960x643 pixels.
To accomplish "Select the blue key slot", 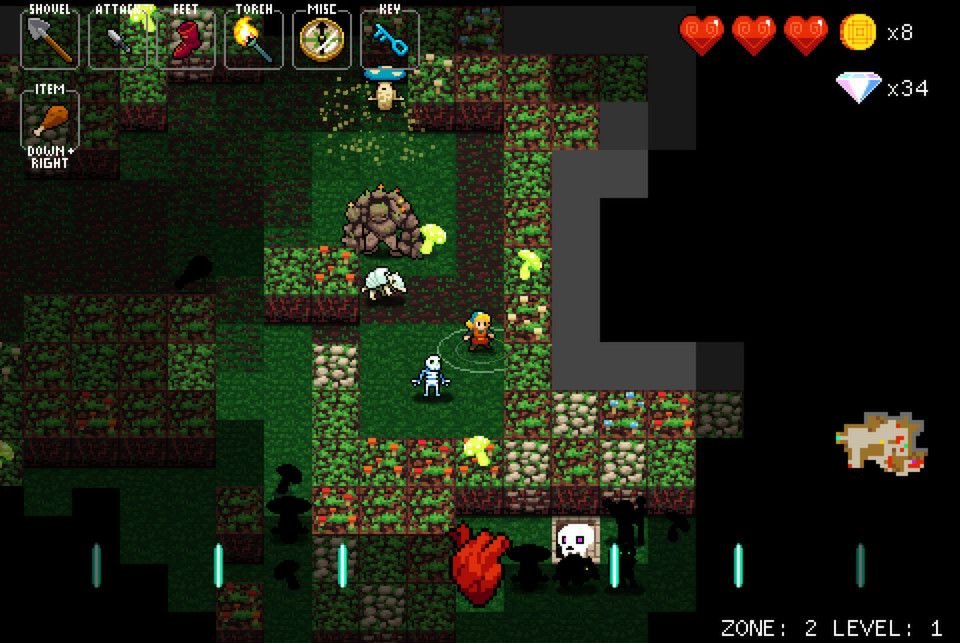I will [x=390, y=40].
